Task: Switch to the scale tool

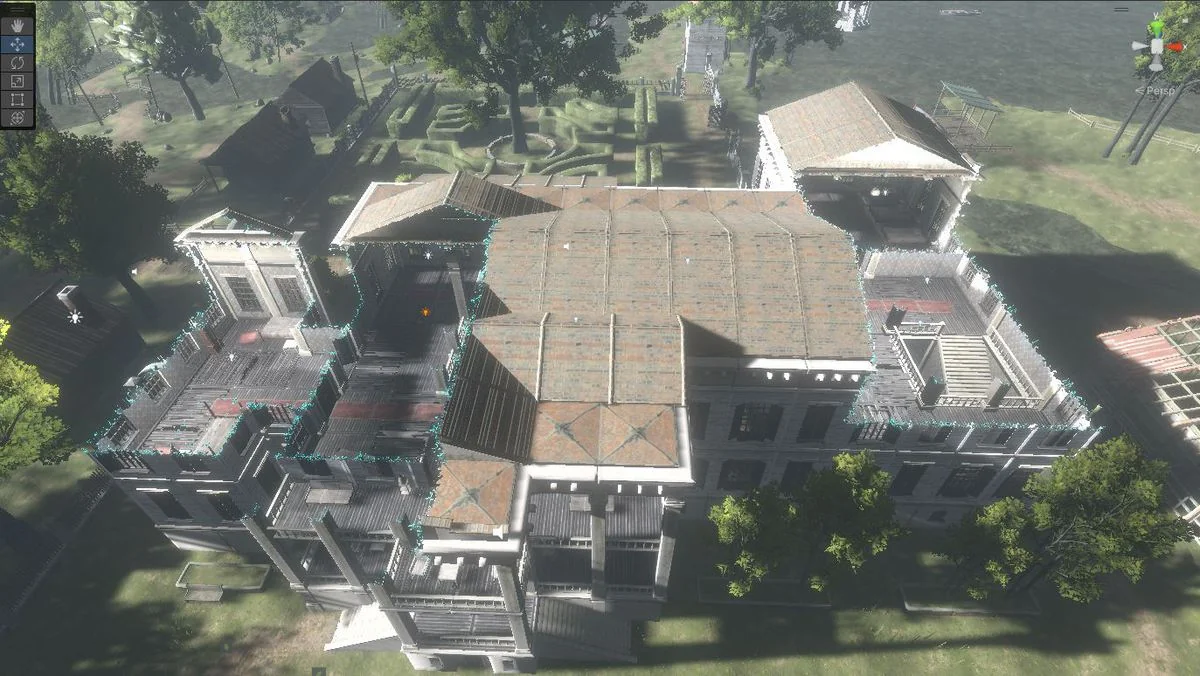Action: coord(18,81)
